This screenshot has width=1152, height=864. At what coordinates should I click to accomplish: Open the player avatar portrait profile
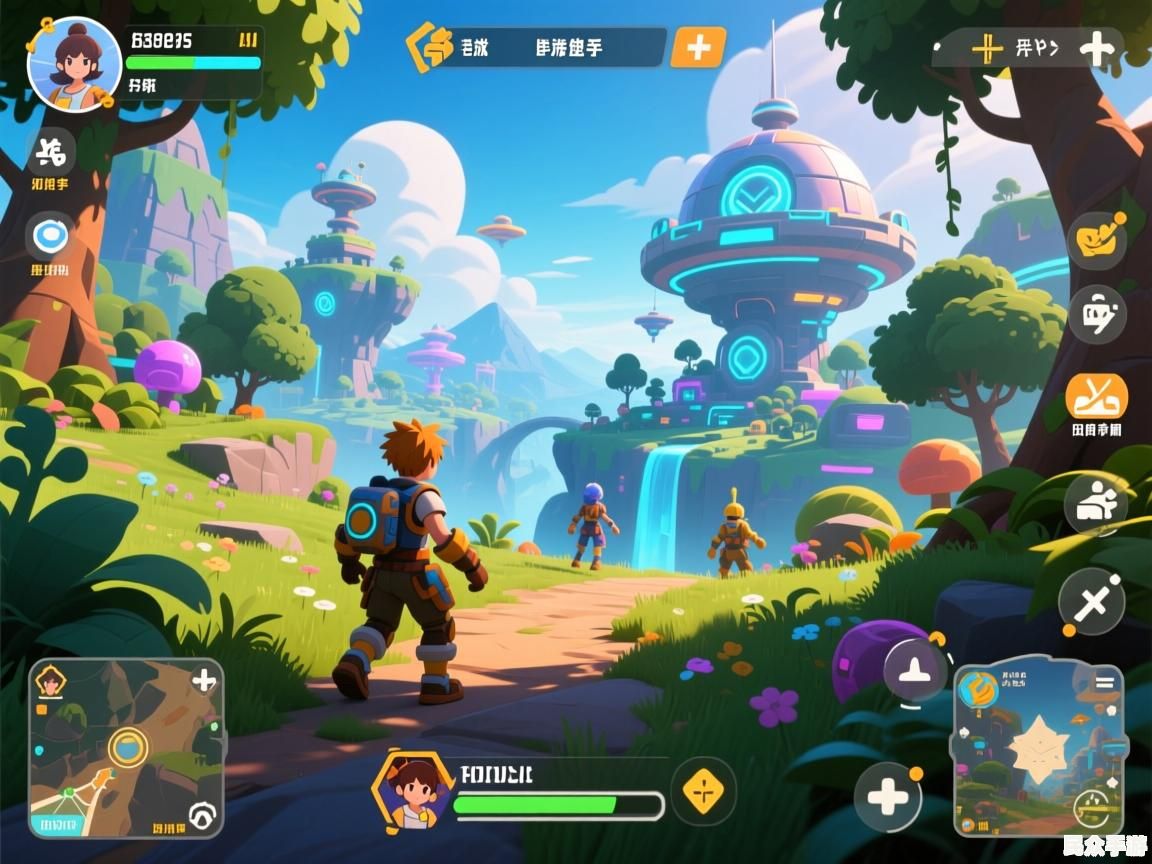(x=74, y=64)
